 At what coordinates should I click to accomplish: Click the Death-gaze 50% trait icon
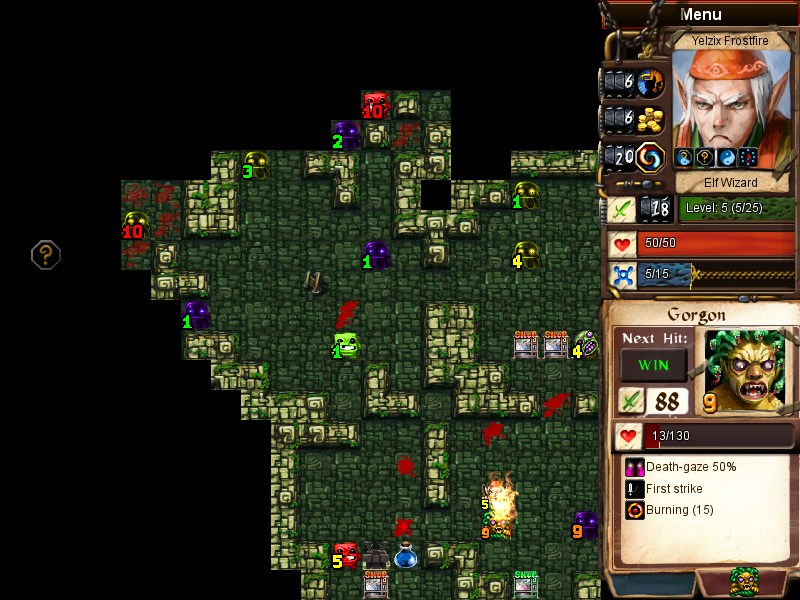coord(634,467)
